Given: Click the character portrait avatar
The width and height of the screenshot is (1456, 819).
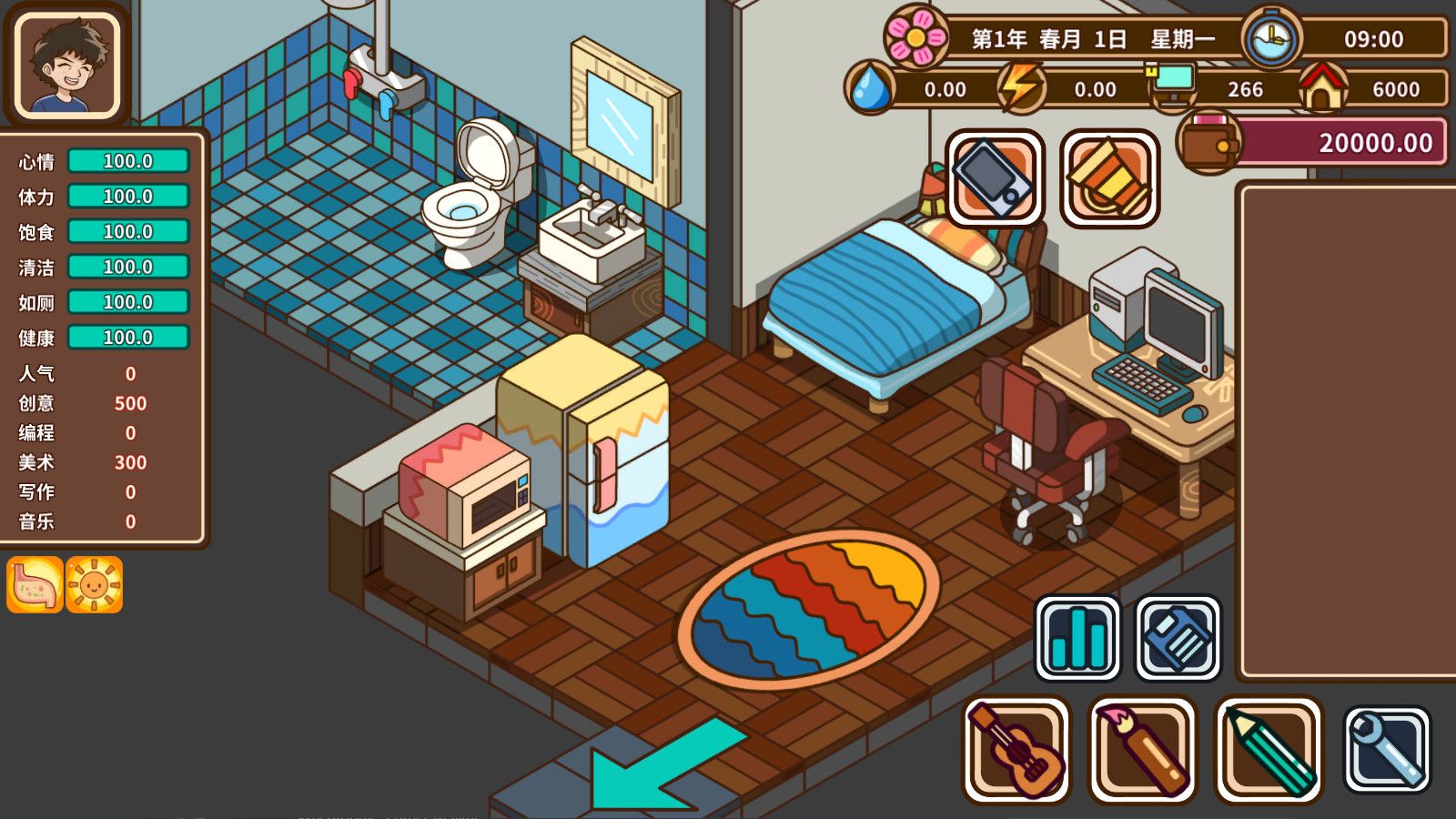Looking at the screenshot, I should 66,64.
